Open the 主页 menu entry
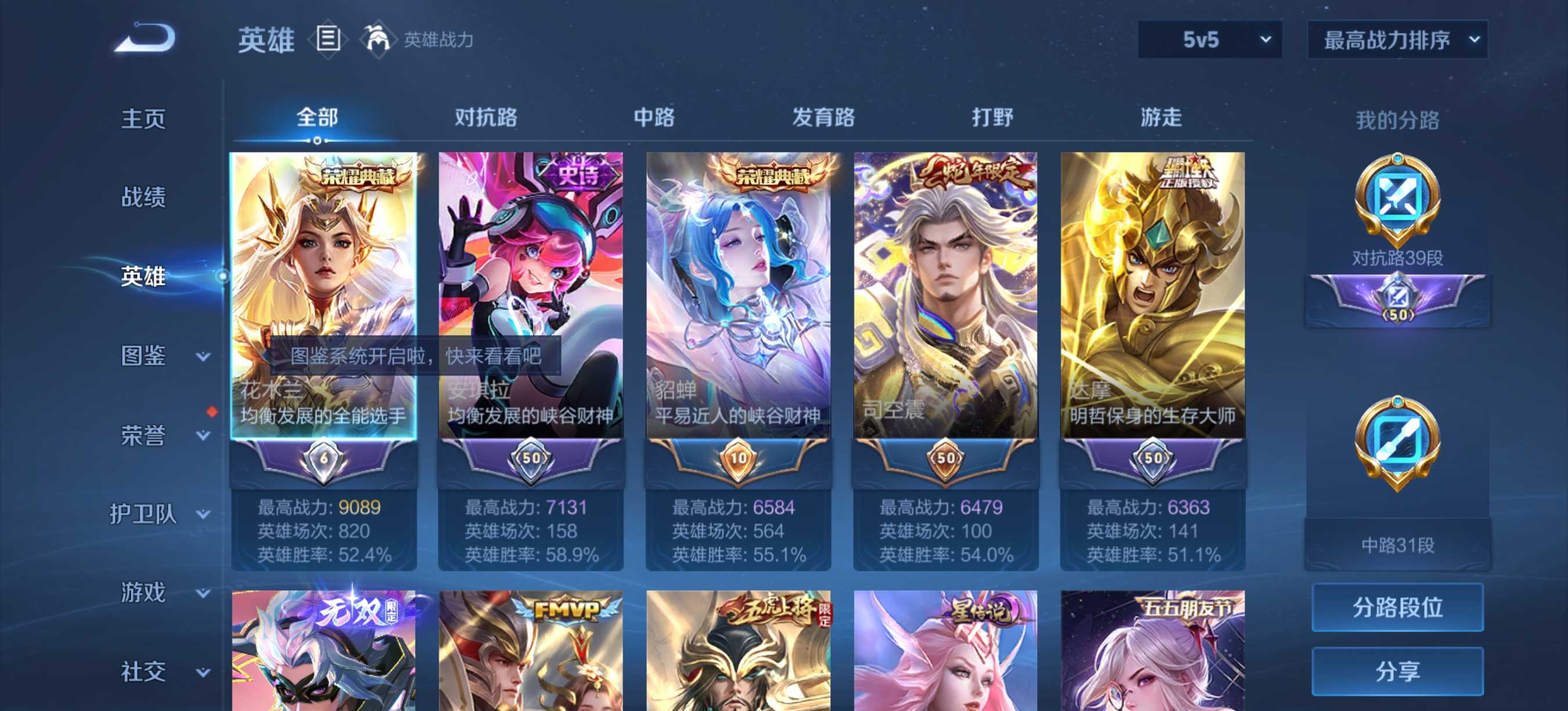This screenshot has width=1568, height=711. (x=143, y=118)
